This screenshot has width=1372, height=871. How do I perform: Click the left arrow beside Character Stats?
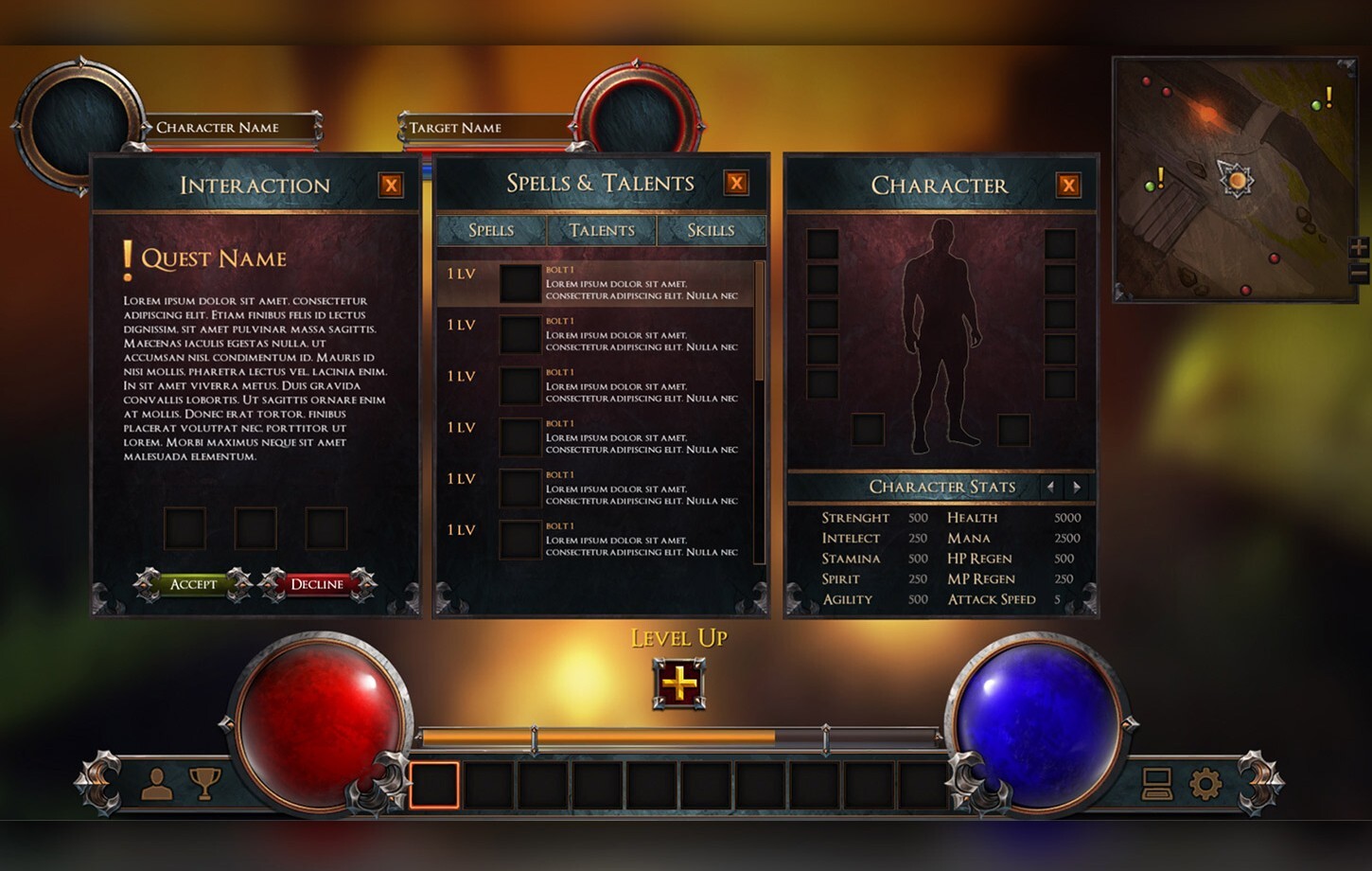point(1050,487)
